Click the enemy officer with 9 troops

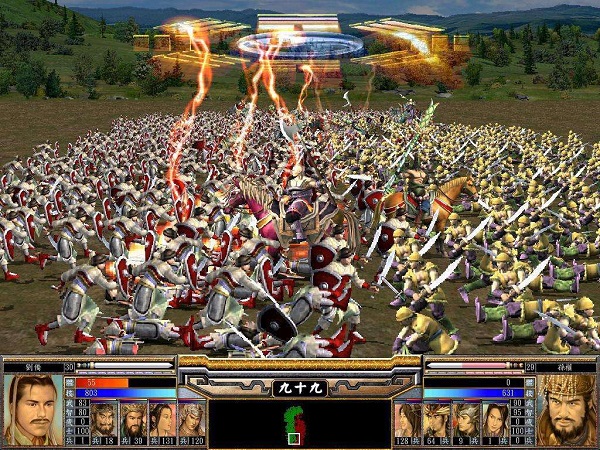466,419
